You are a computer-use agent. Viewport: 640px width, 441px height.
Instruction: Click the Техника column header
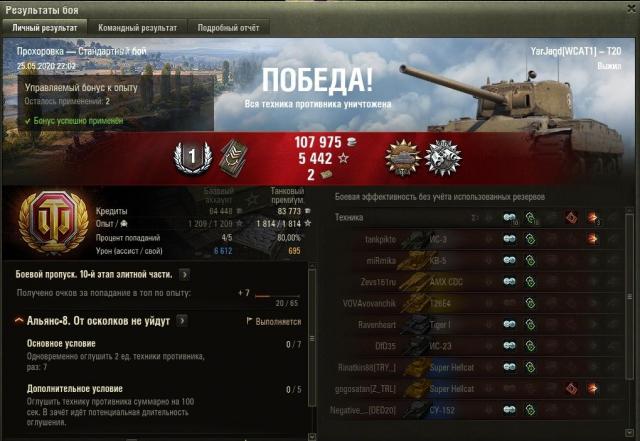[x=349, y=217]
